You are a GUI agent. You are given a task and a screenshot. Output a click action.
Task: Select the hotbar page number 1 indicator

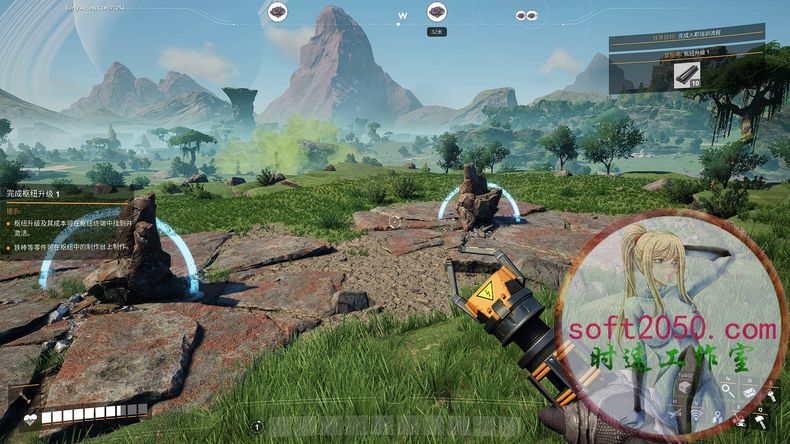click(258, 427)
